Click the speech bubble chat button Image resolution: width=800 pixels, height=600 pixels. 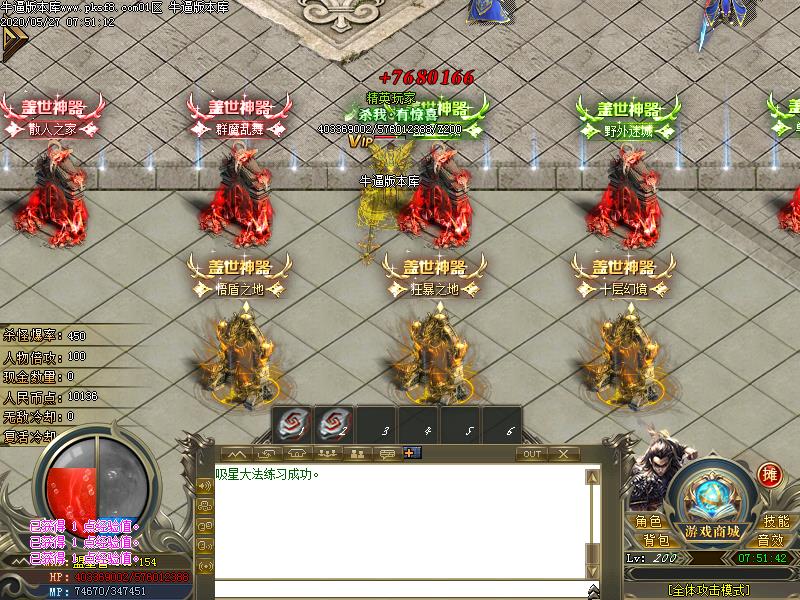point(387,454)
